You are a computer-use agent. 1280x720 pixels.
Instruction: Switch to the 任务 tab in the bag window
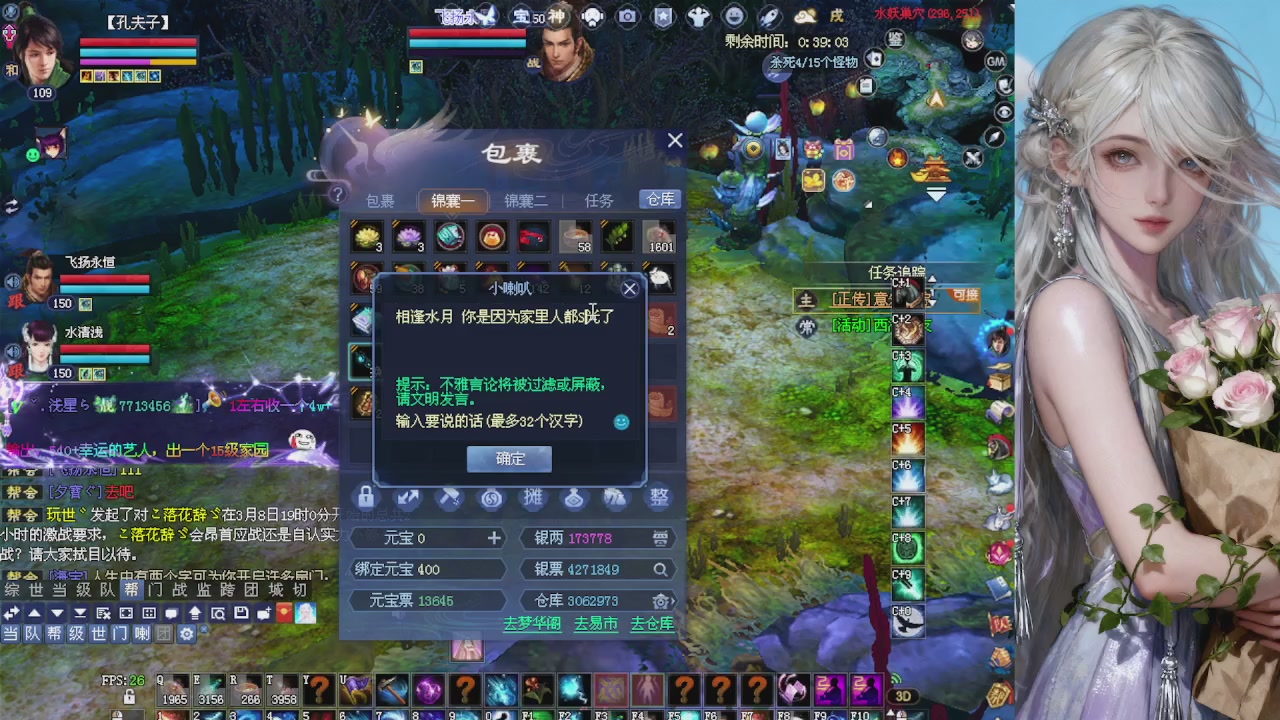pyautogui.click(x=598, y=200)
